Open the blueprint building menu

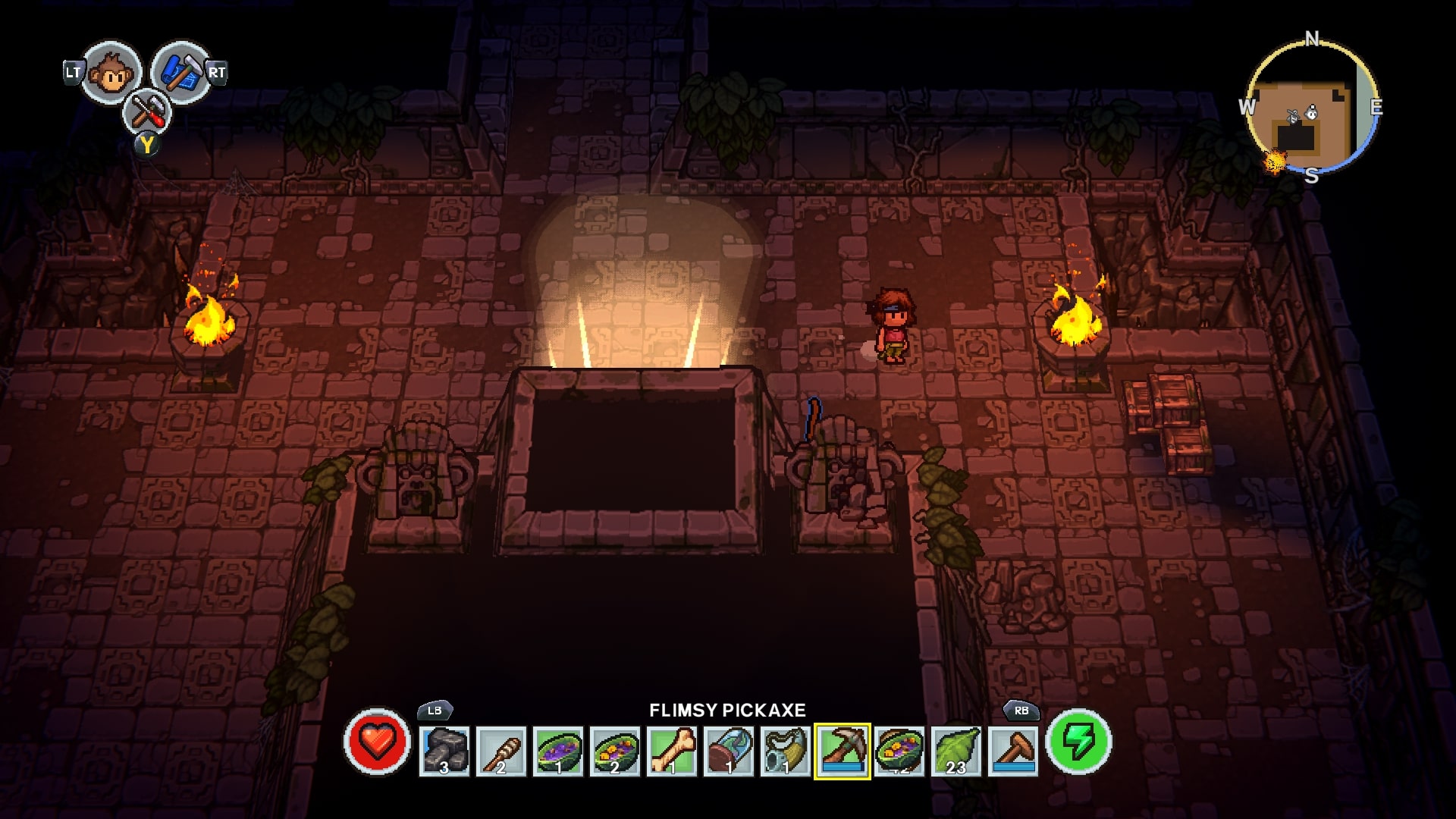click(x=180, y=73)
